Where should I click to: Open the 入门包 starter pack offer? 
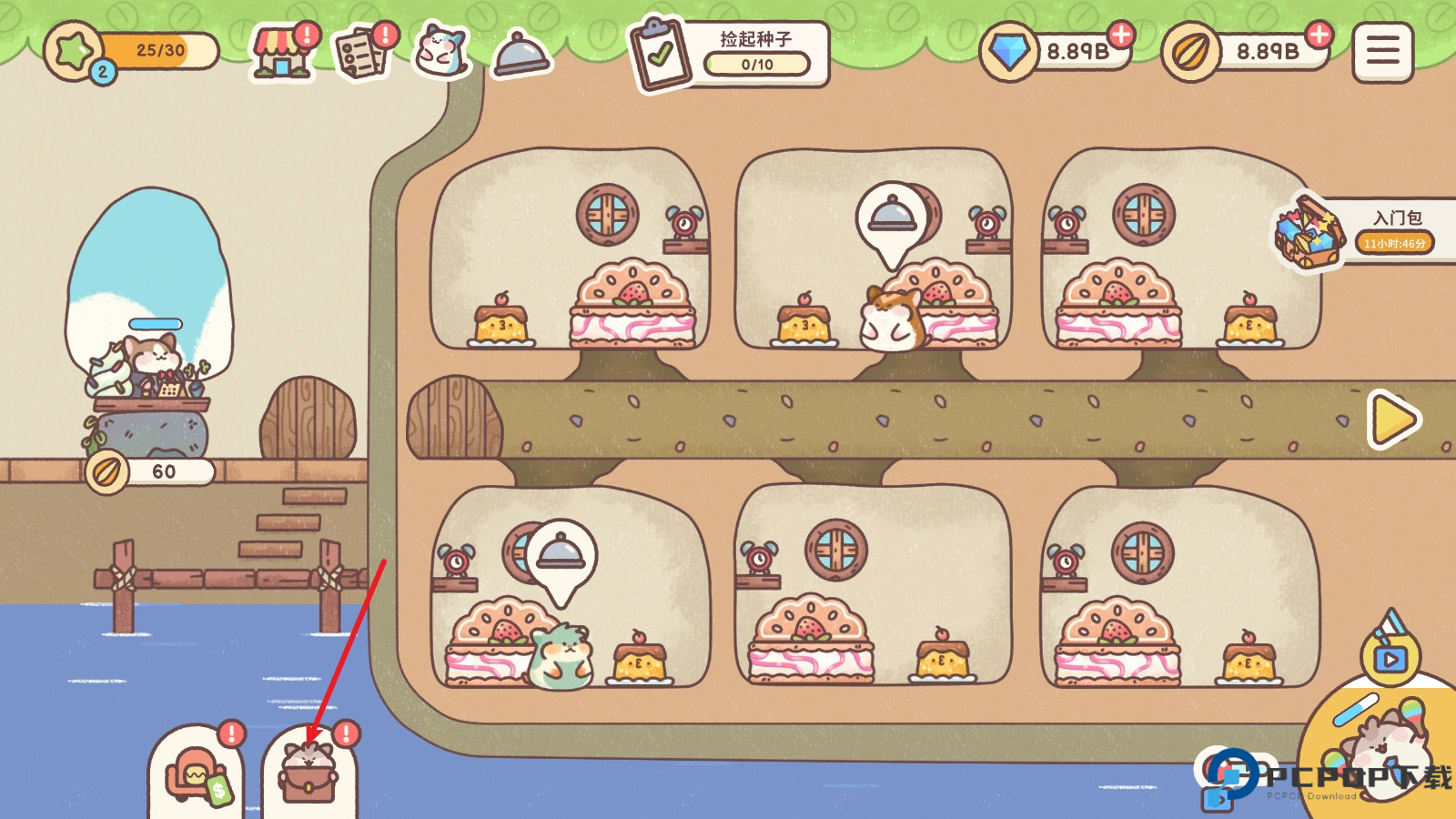[x=1365, y=232]
